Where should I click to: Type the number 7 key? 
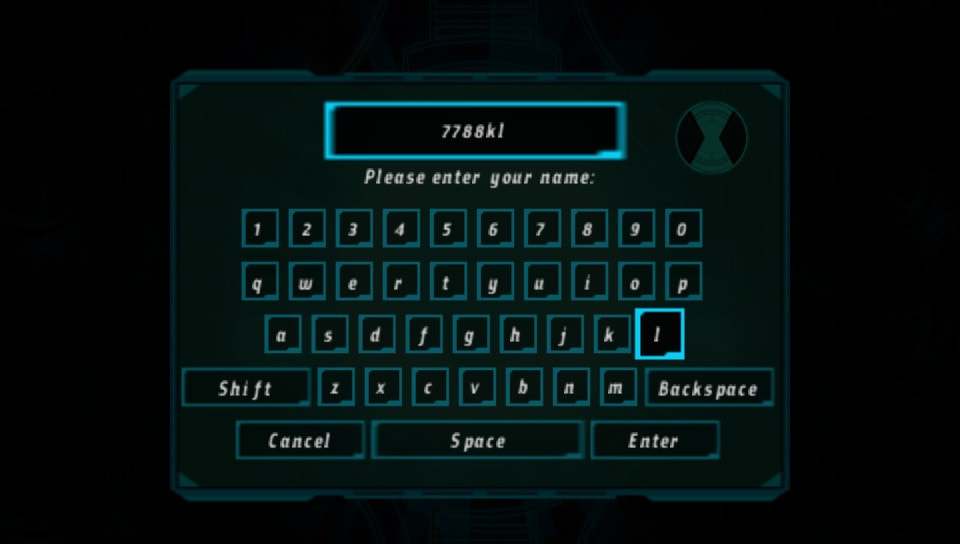(541, 229)
